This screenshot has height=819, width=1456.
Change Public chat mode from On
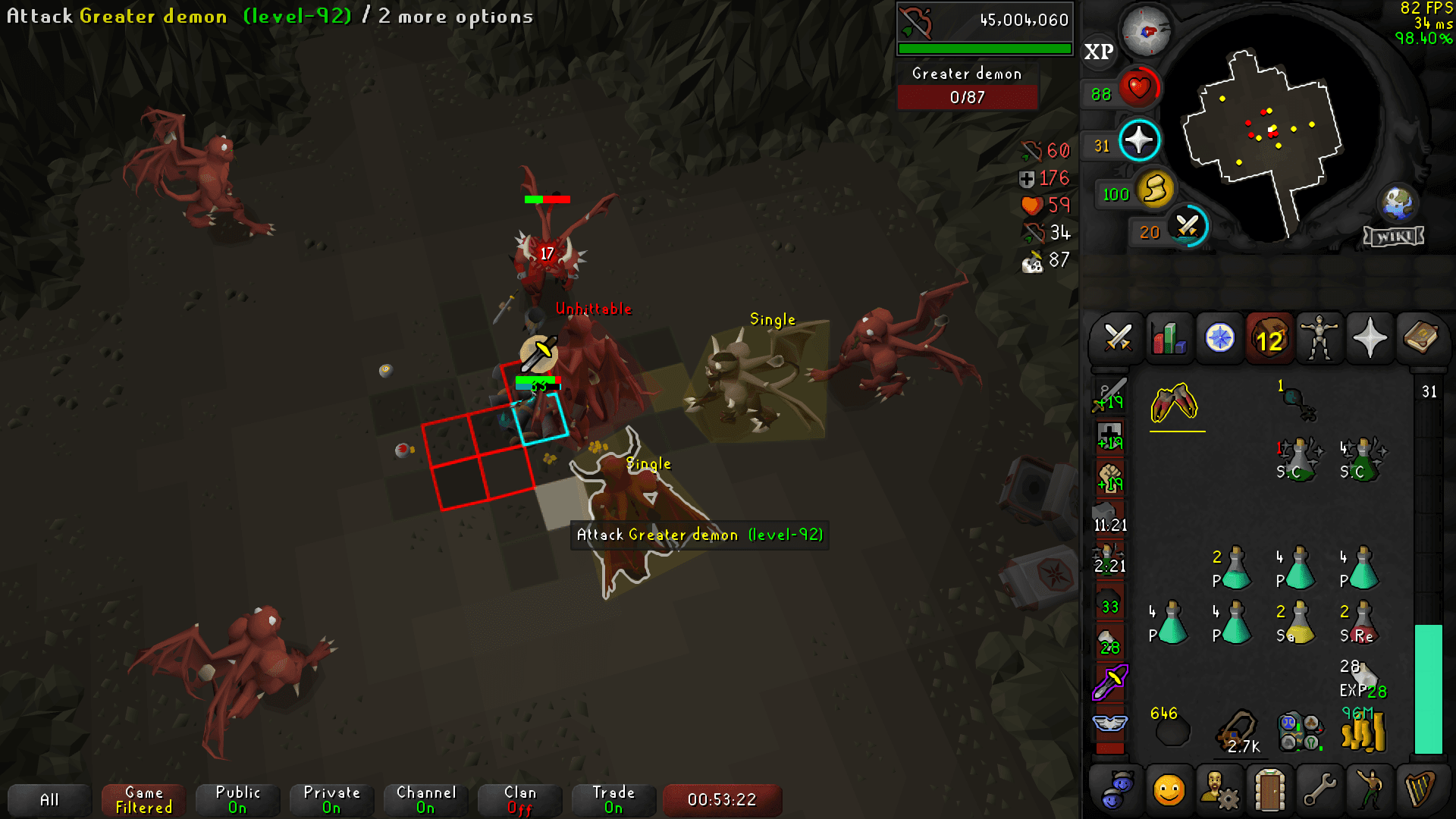coord(237,799)
